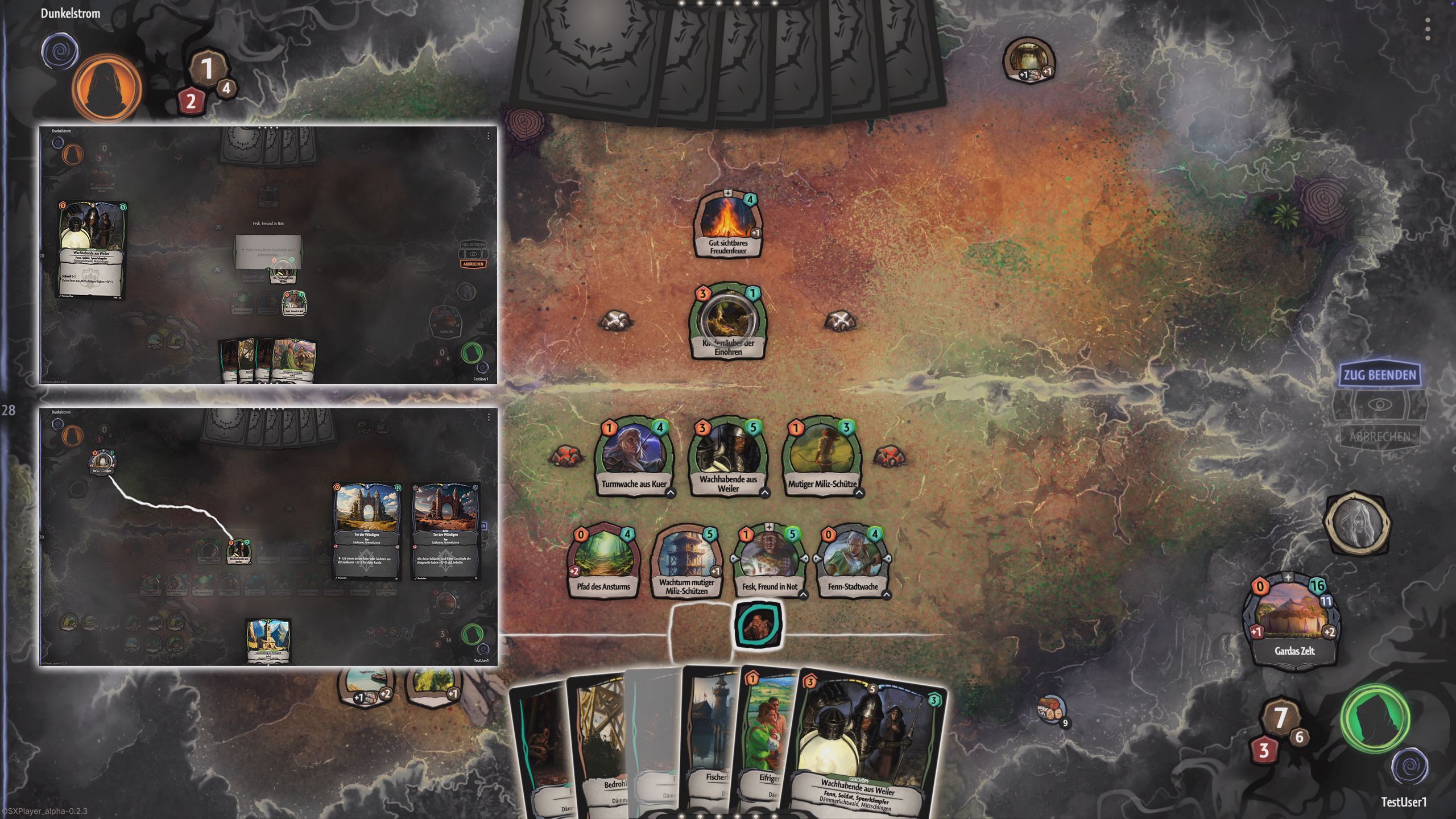Select the Fenn-Stadtwache unit

coord(852,560)
